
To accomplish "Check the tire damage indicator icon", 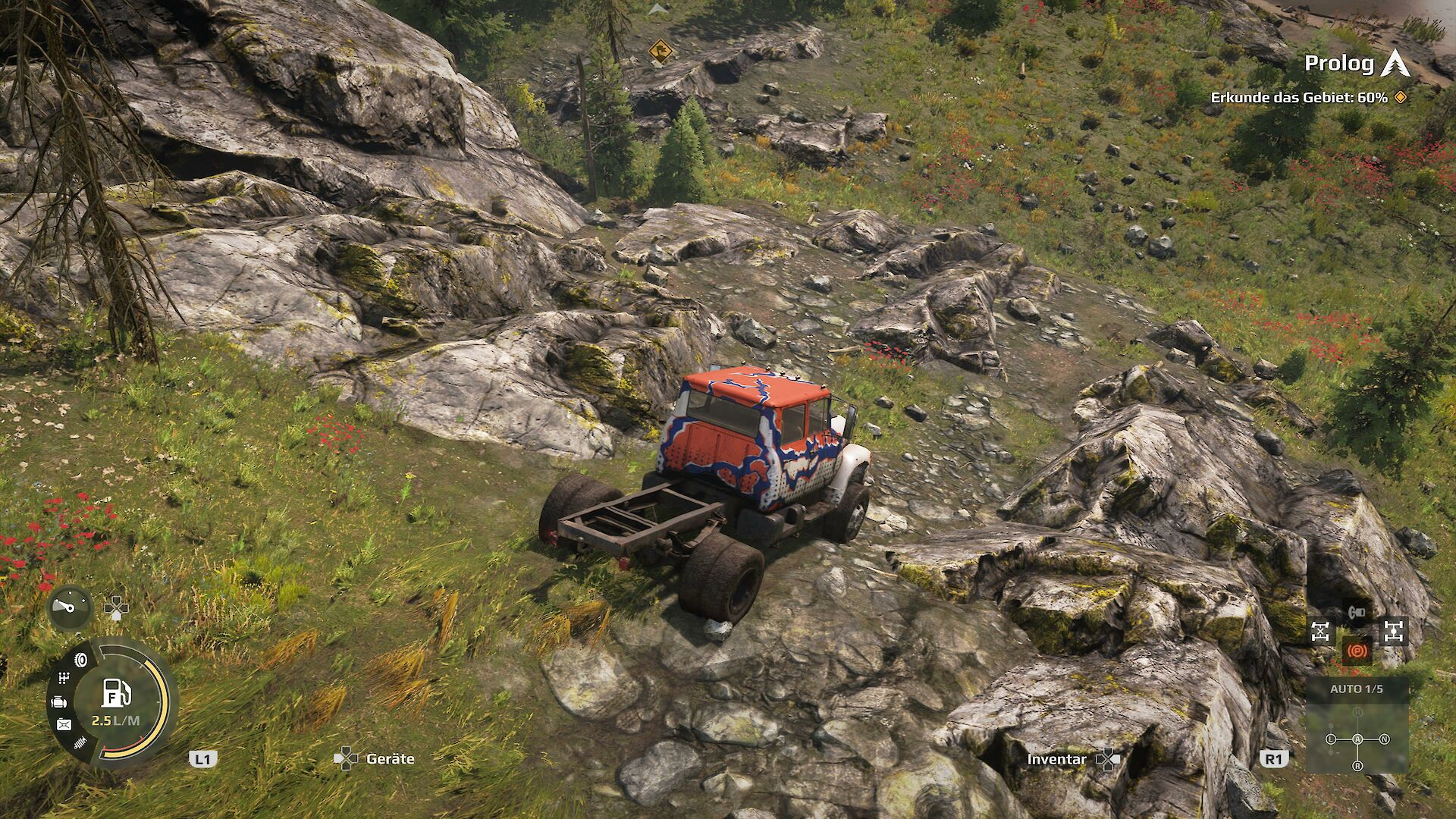I will 81,660.
